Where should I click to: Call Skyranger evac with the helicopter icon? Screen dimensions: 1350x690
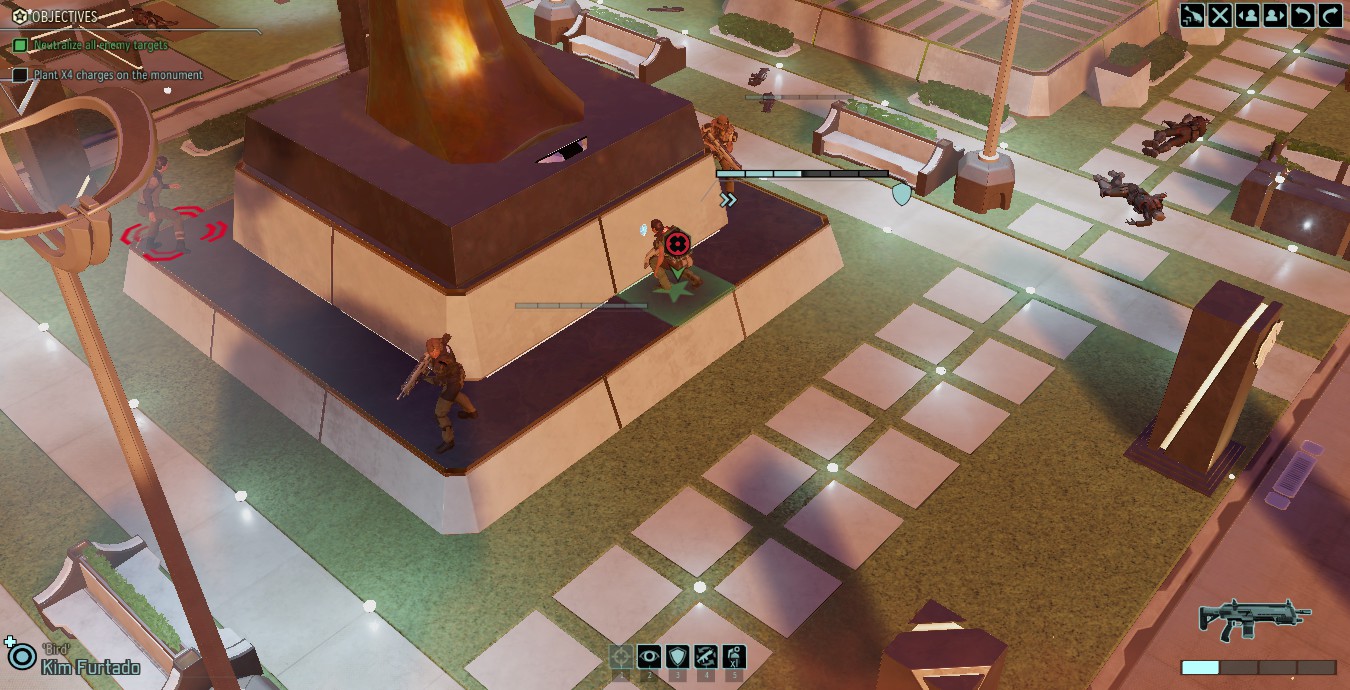(x=1192, y=15)
